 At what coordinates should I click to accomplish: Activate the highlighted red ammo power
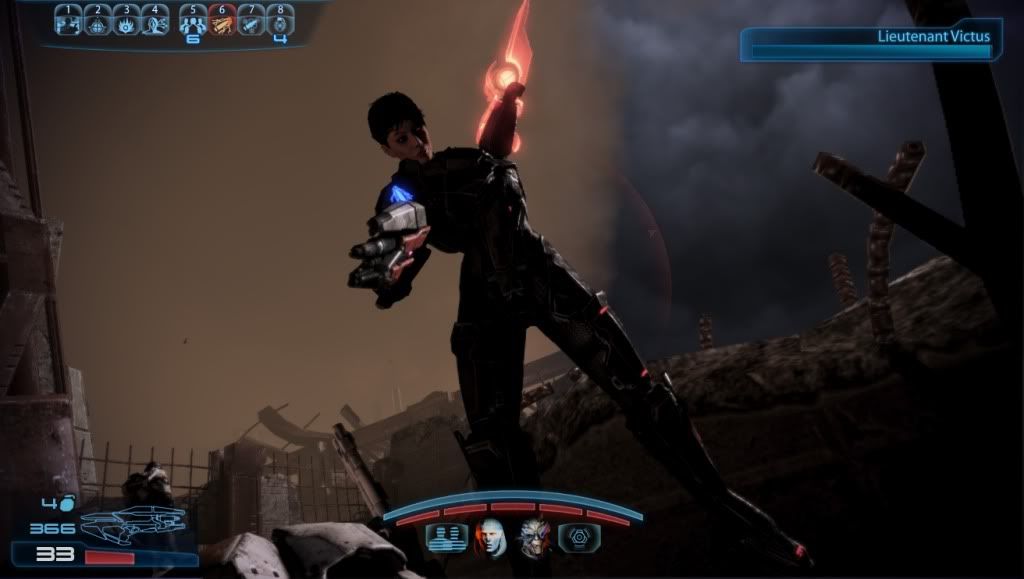(x=222, y=20)
